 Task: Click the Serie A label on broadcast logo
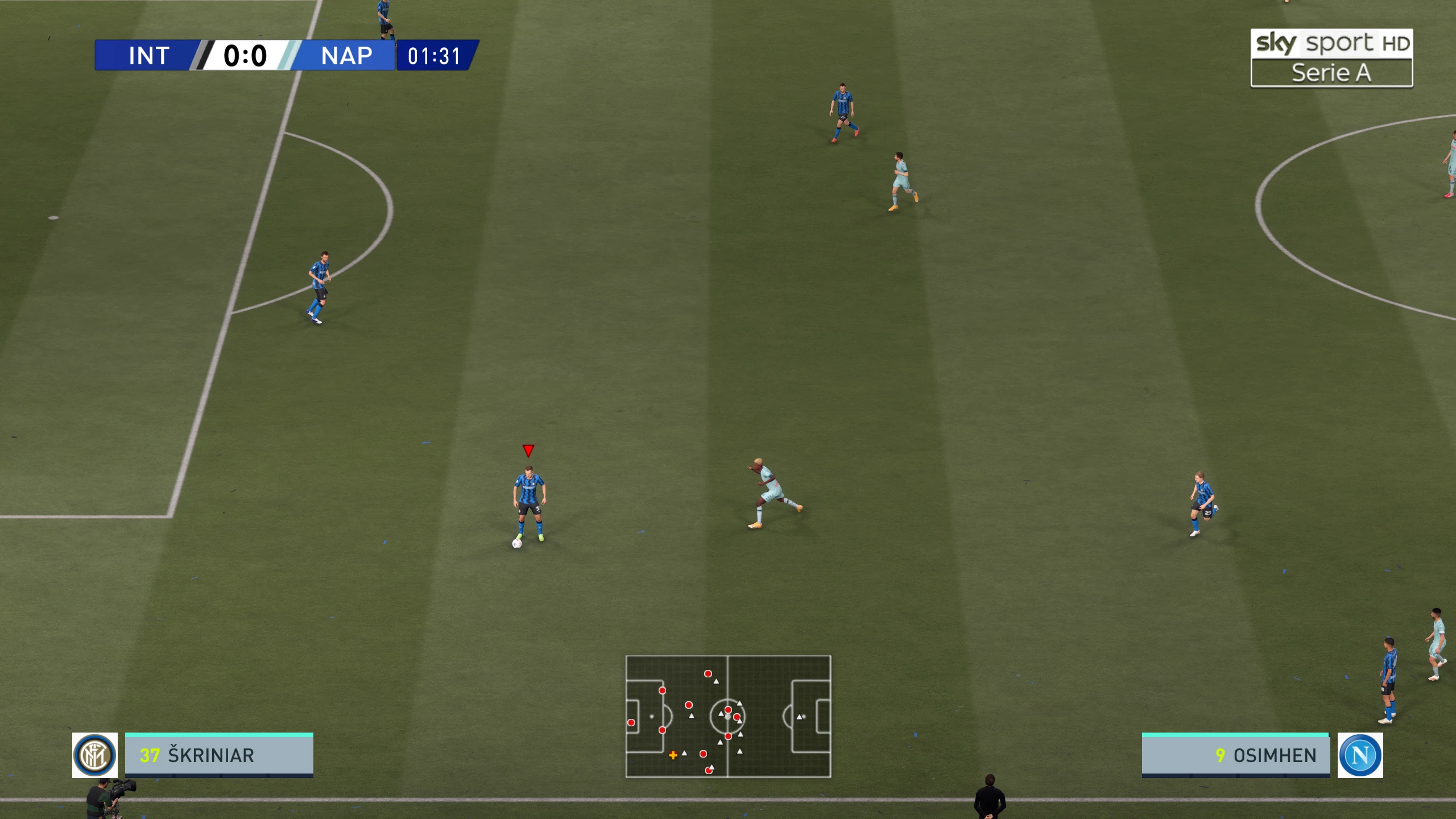pos(1331,72)
